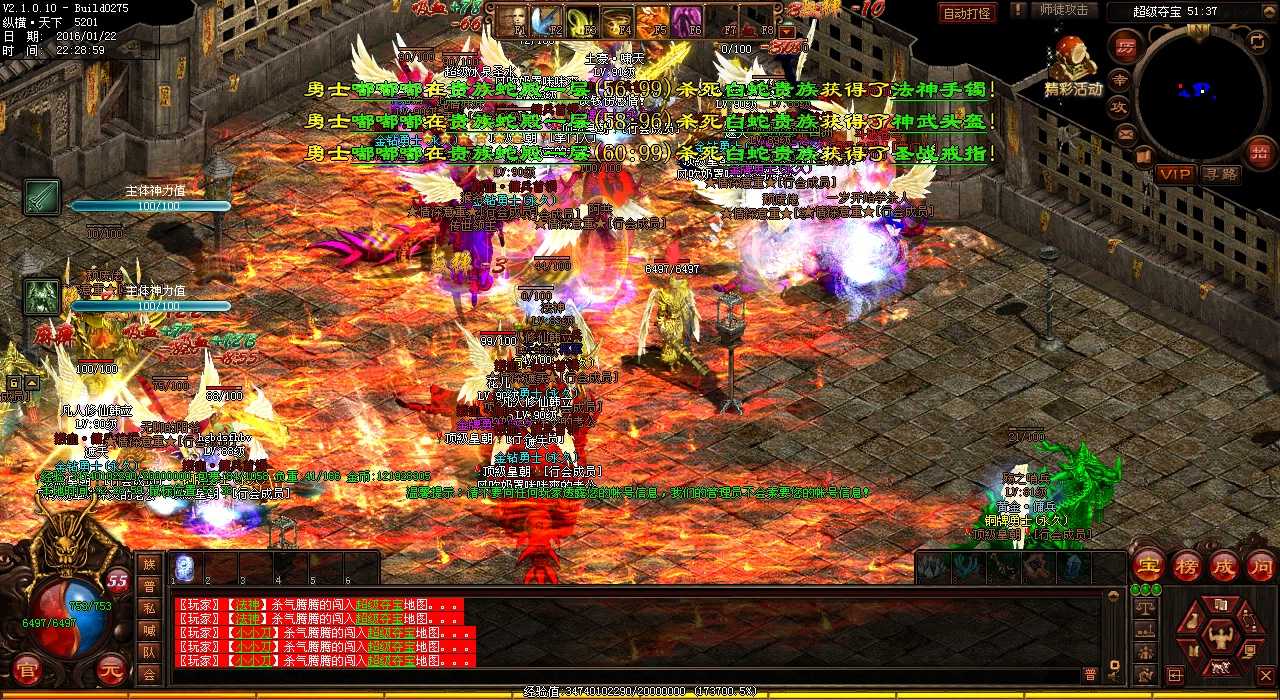The width and height of the screenshot is (1280, 700).
Task: Click the 师徒攻击 master-apprentice attack button
Action: pos(1064,10)
